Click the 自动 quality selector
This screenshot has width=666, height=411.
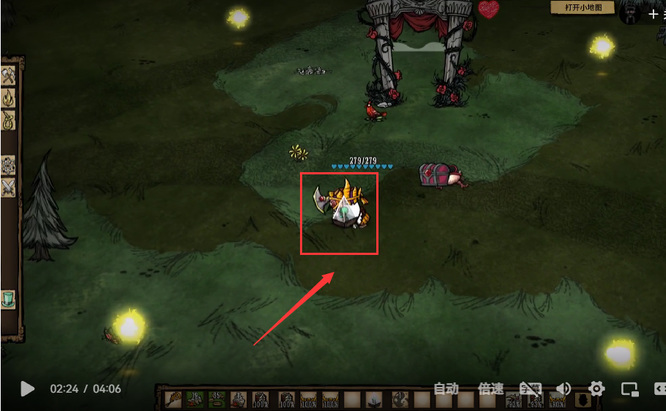(x=446, y=389)
